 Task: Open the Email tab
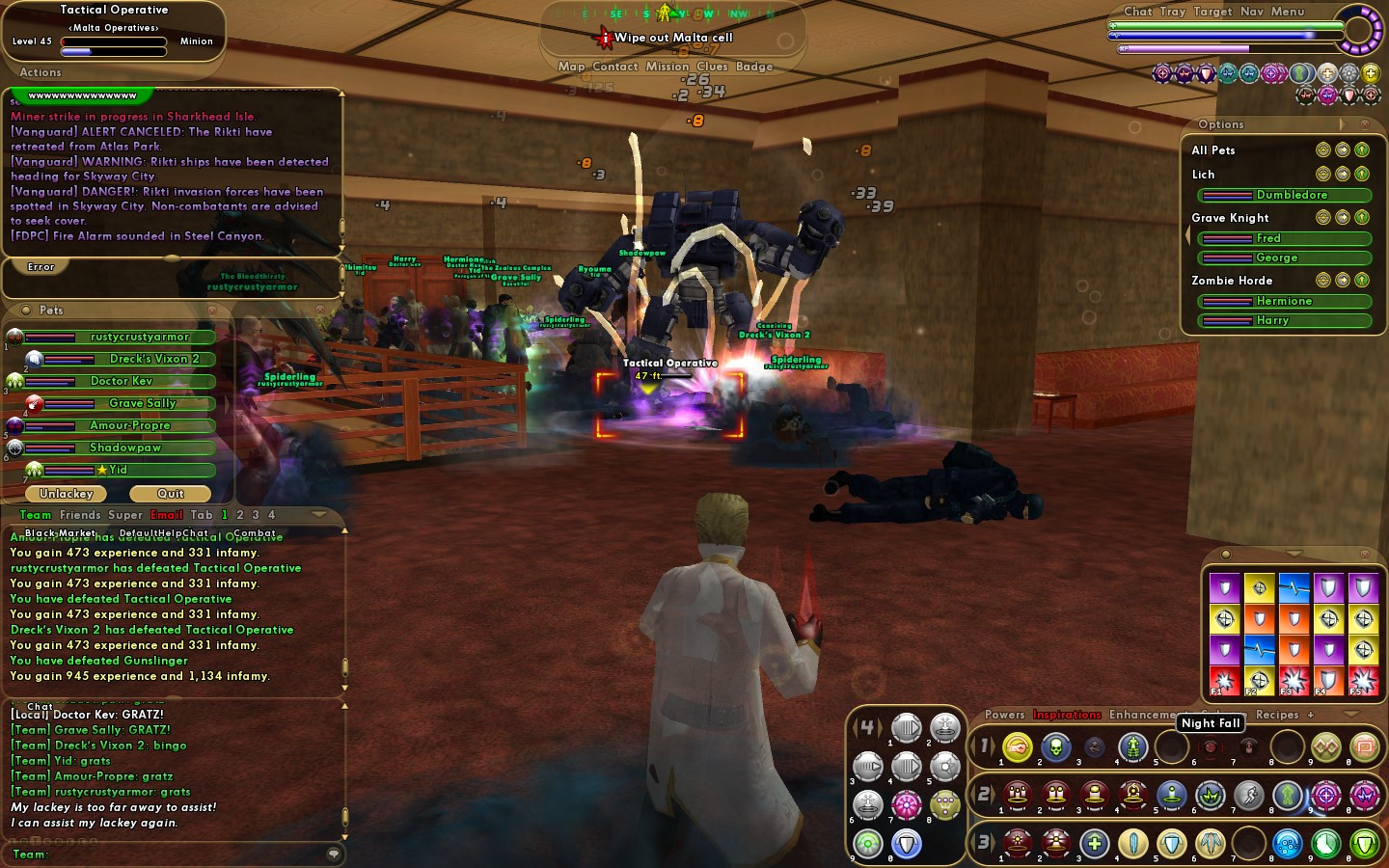167,515
